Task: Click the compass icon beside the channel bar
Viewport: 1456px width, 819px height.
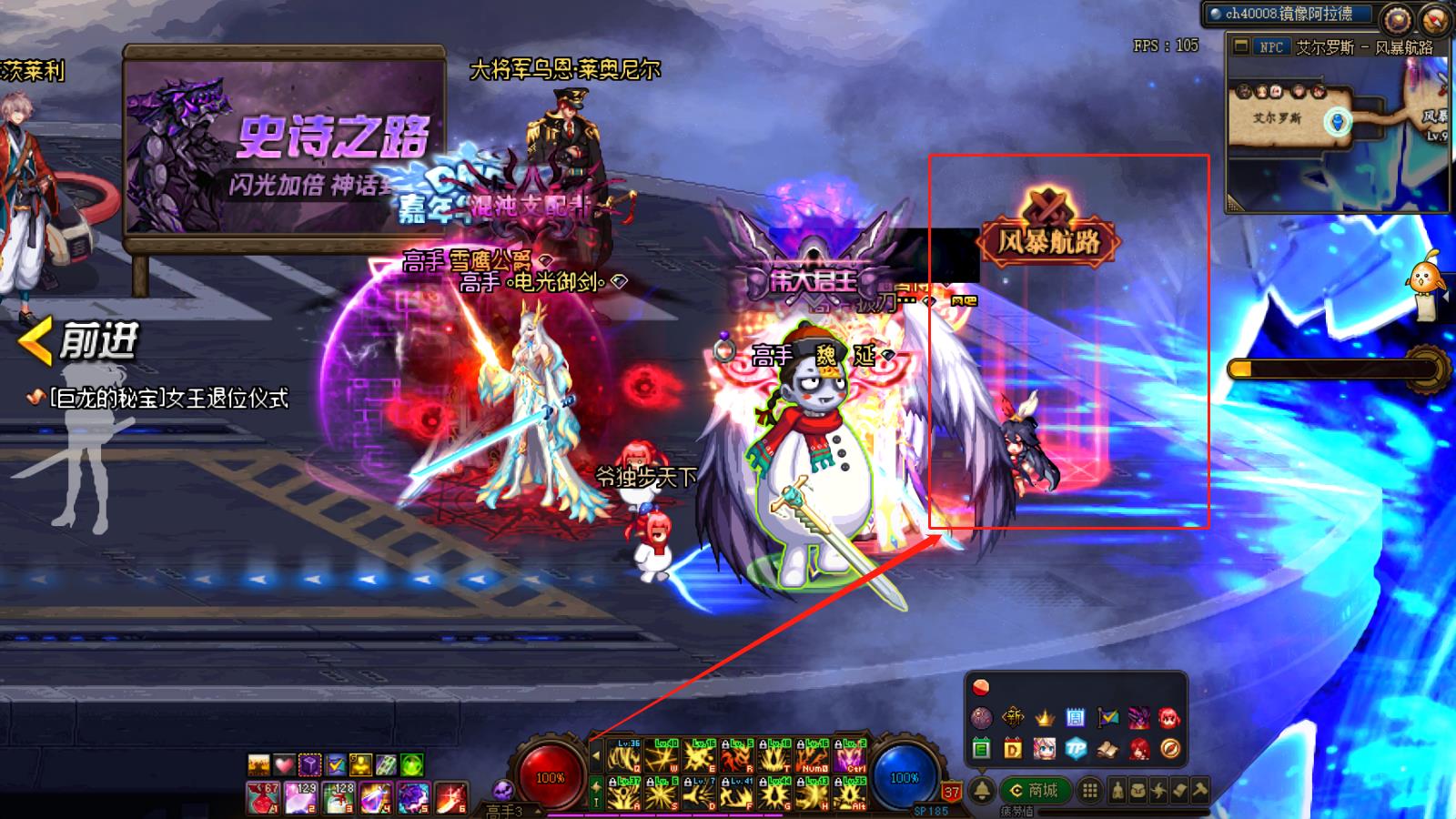Action: (x=1437, y=17)
